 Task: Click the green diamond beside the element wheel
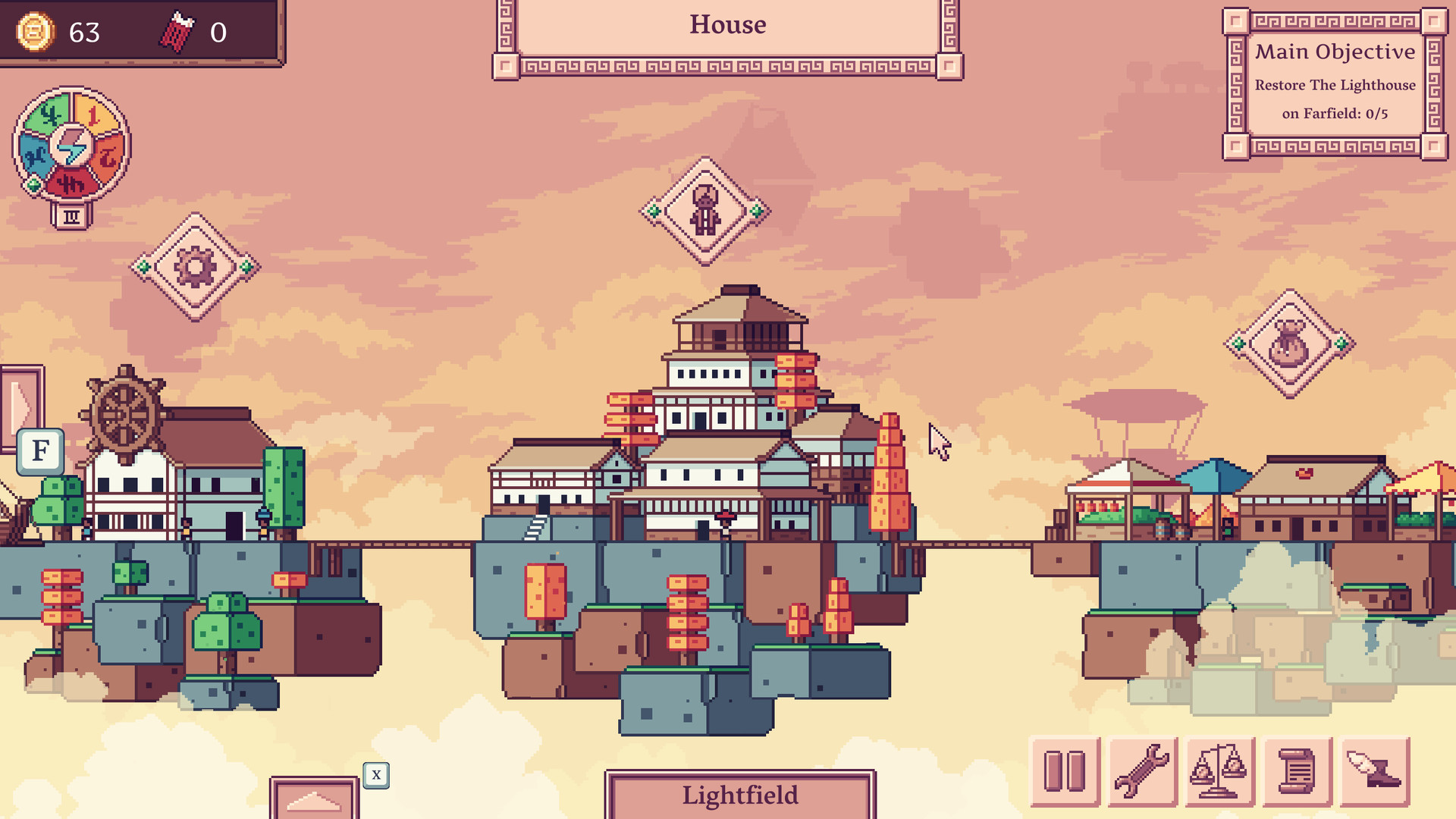[33, 184]
